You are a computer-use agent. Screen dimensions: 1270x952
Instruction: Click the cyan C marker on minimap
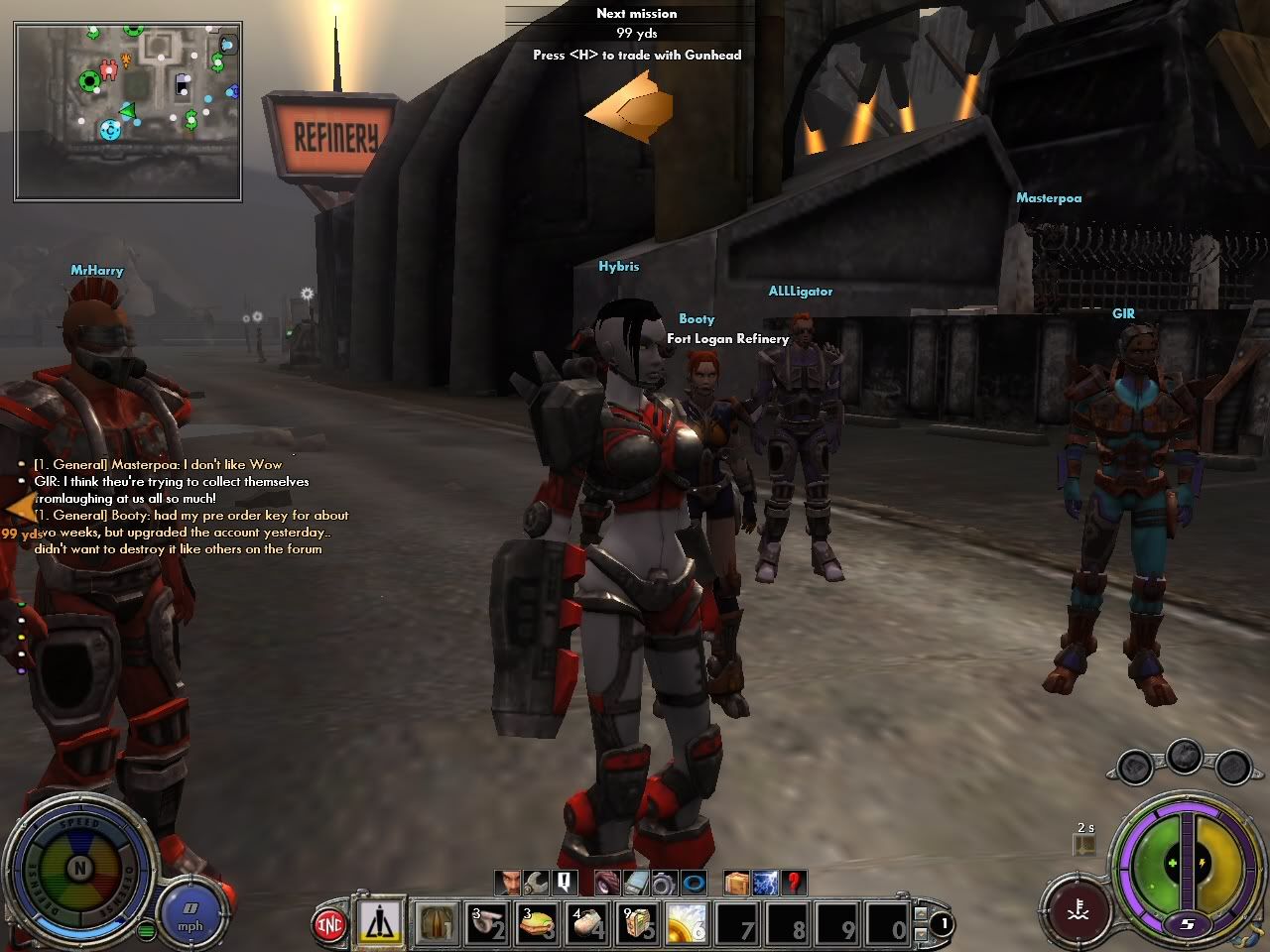coord(110,129)
